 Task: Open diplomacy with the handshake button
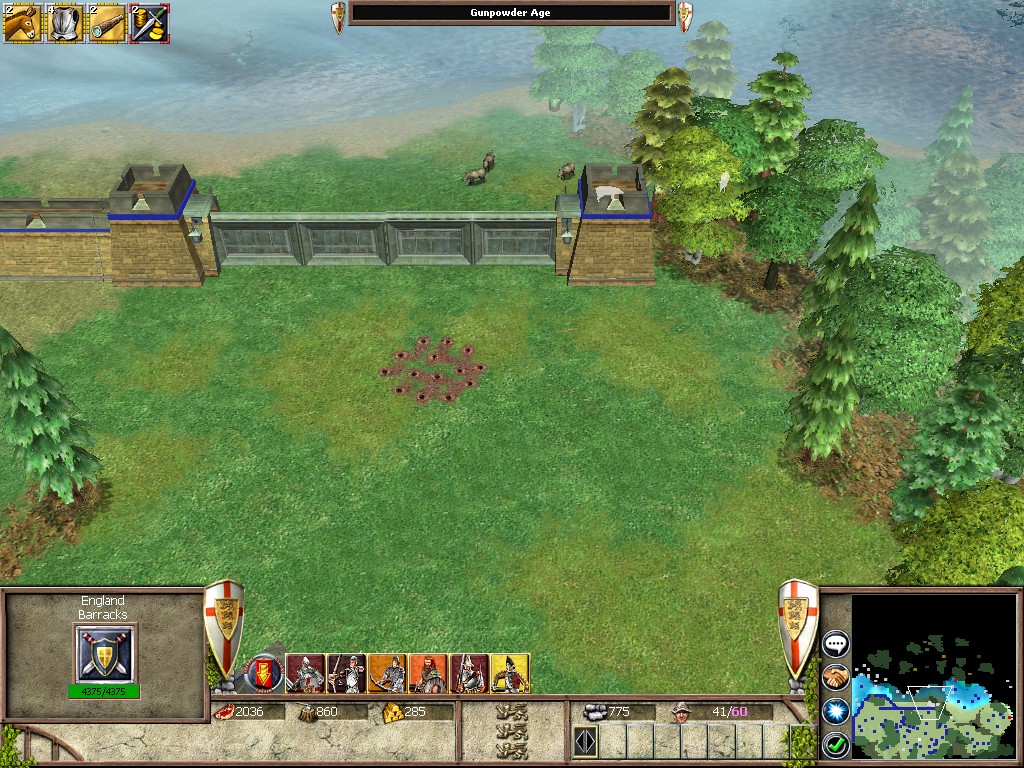click(x=835, y=677)
